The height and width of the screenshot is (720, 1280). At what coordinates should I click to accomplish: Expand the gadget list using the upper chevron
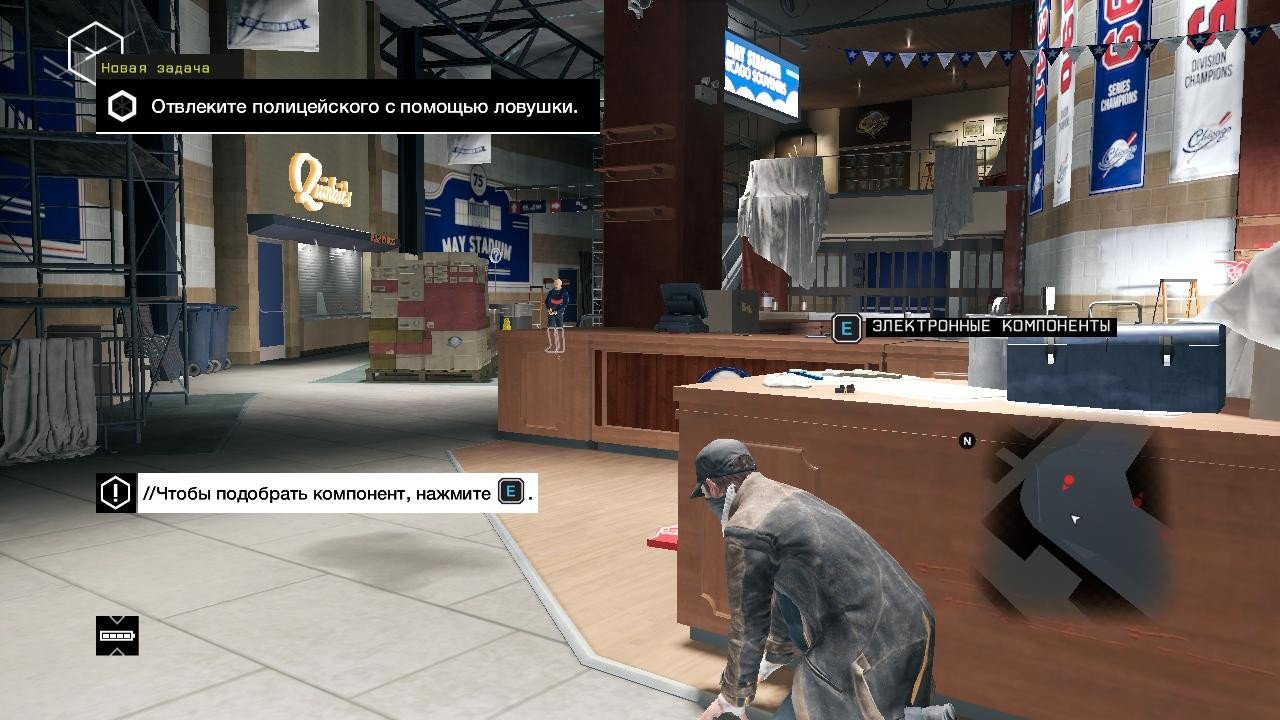point(117,618)
